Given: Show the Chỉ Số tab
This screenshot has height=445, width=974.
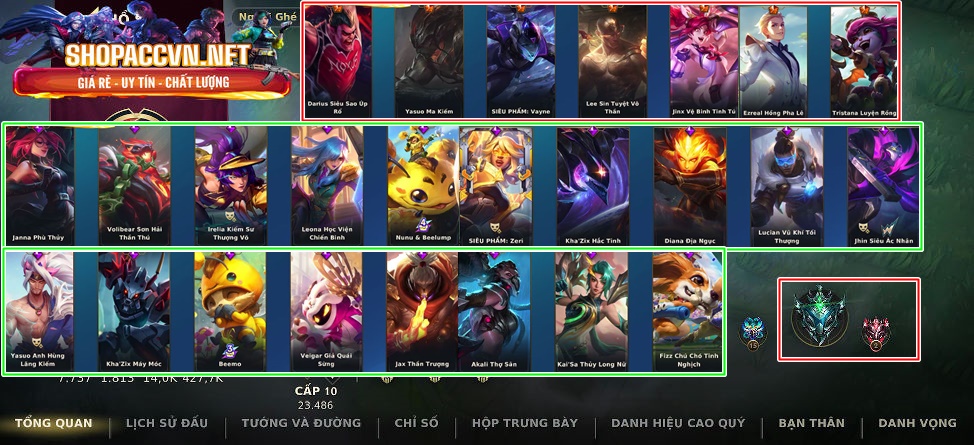Looking at the screenshot, I should point(416,423).
